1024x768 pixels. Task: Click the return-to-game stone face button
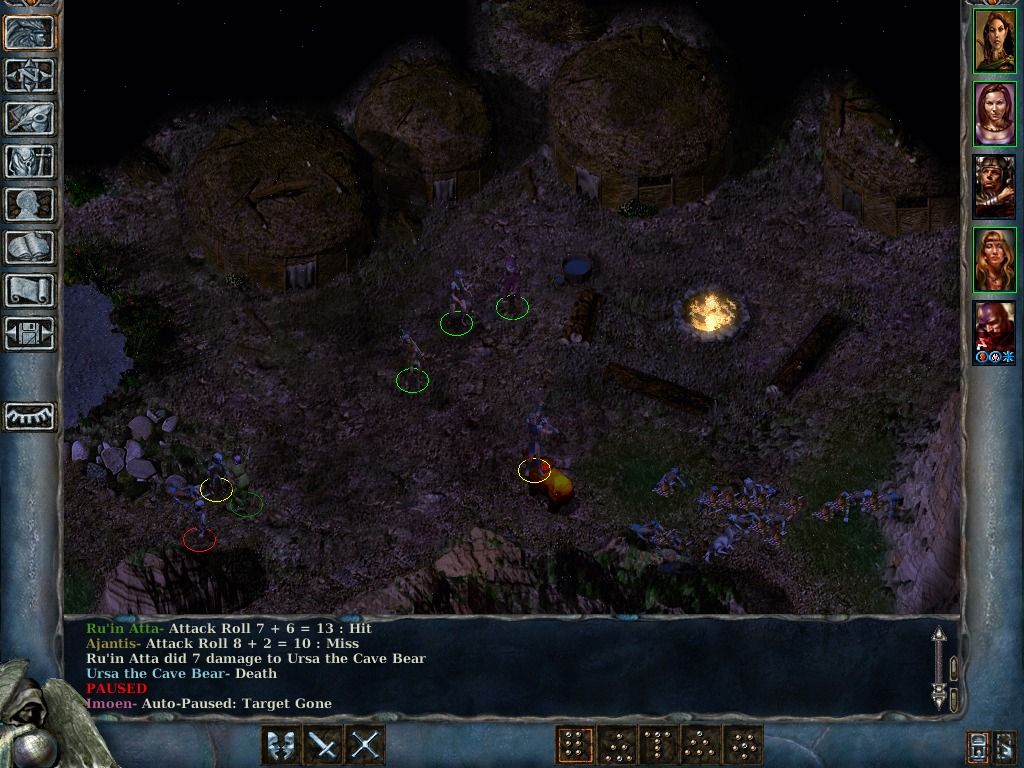pyautogui.click(x=30, y=32)
